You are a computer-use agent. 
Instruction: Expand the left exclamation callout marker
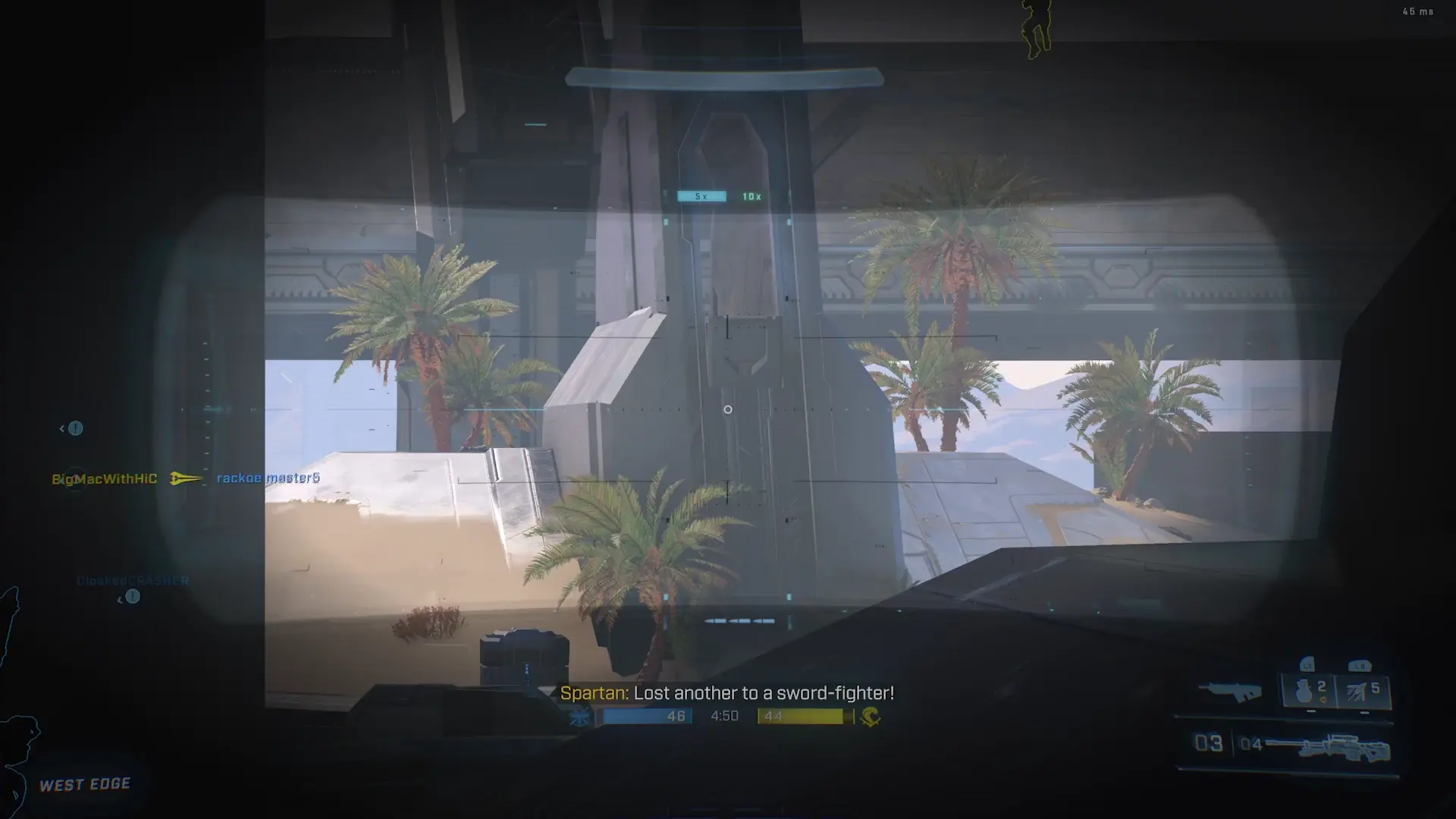click(74, 428)
